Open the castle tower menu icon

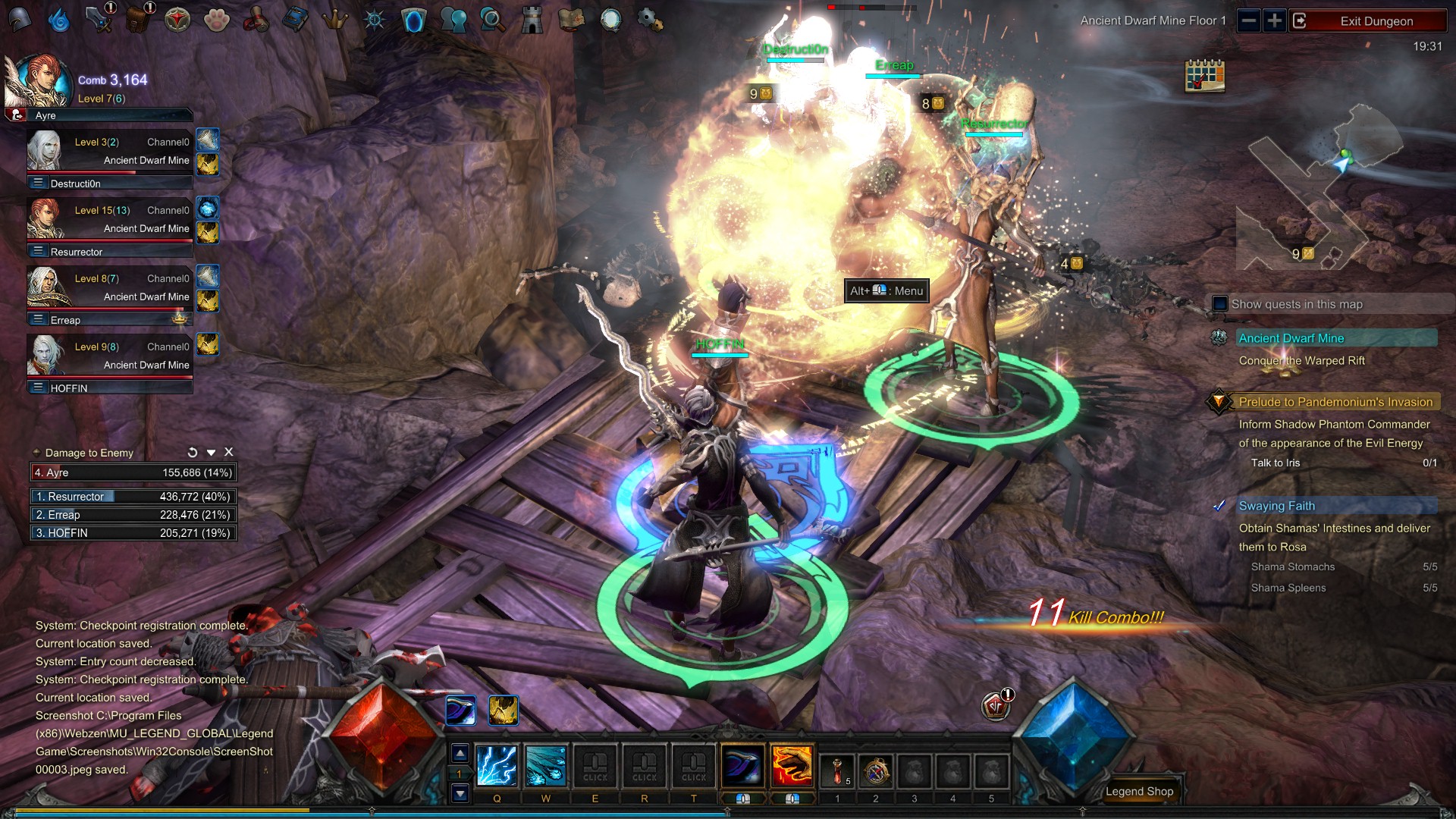pos(532,20)
